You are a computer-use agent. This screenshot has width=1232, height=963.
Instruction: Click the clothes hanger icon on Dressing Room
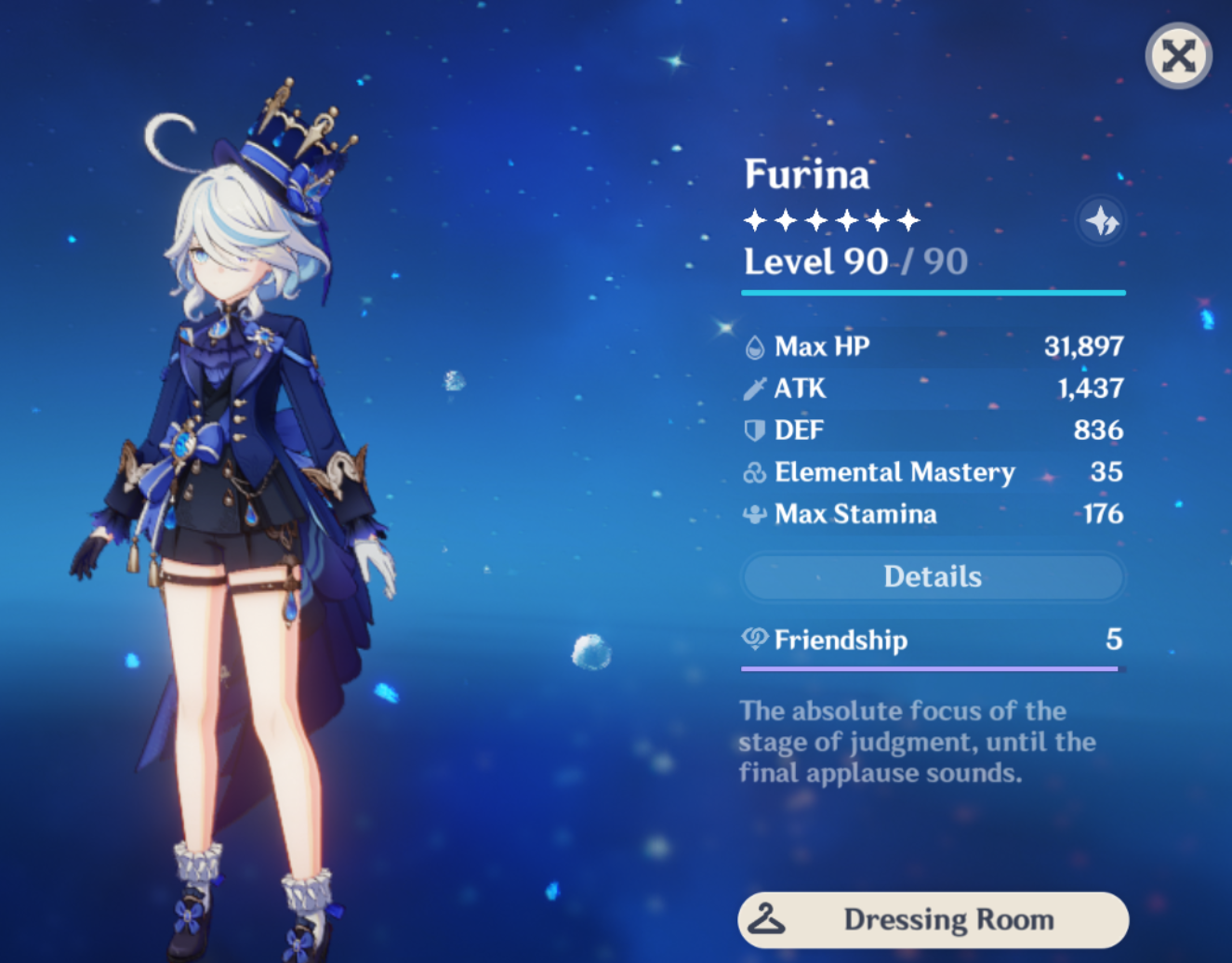[x=765, y=919]
